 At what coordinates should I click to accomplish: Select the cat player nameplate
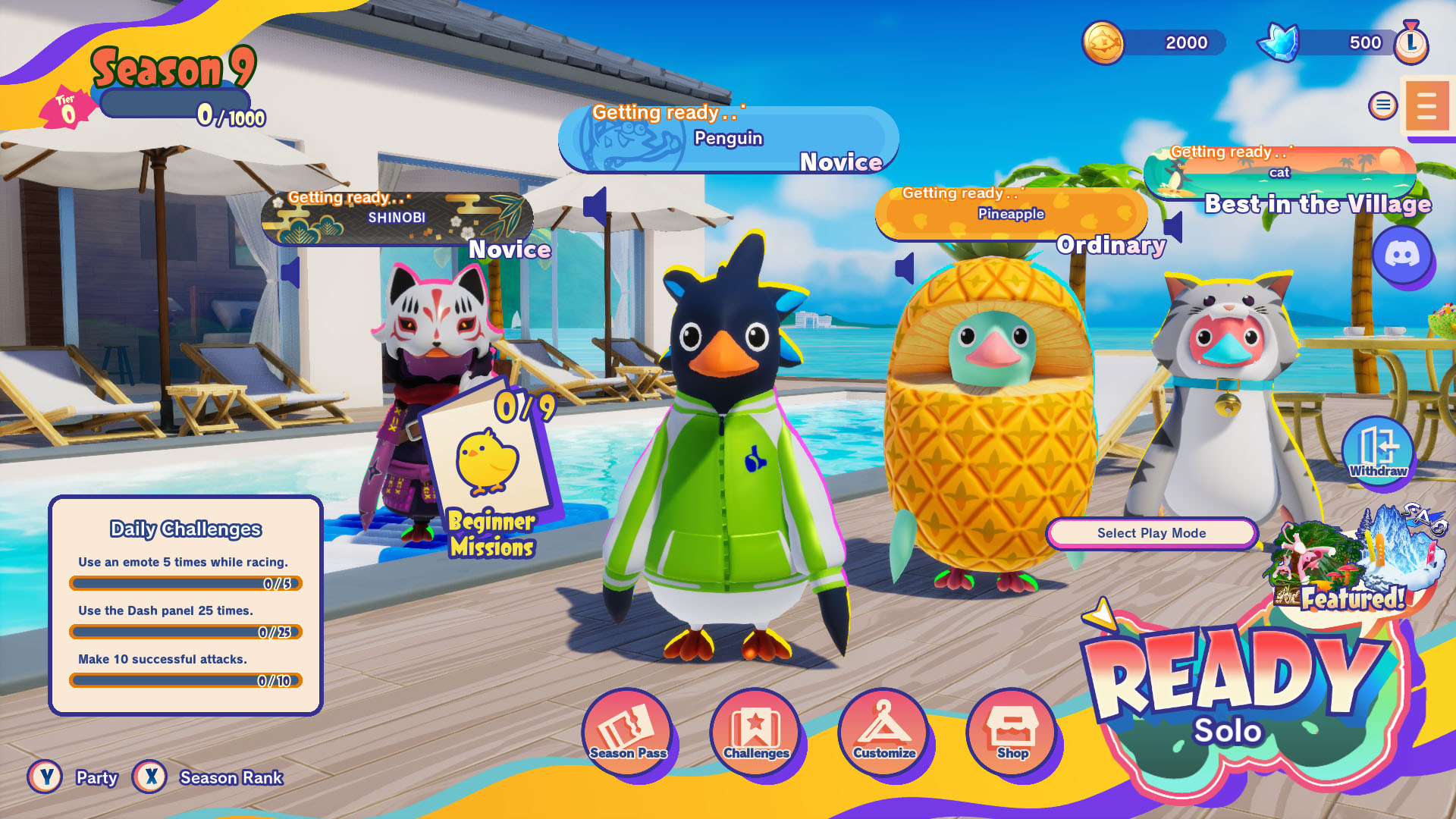click(x=1279, y=173)
